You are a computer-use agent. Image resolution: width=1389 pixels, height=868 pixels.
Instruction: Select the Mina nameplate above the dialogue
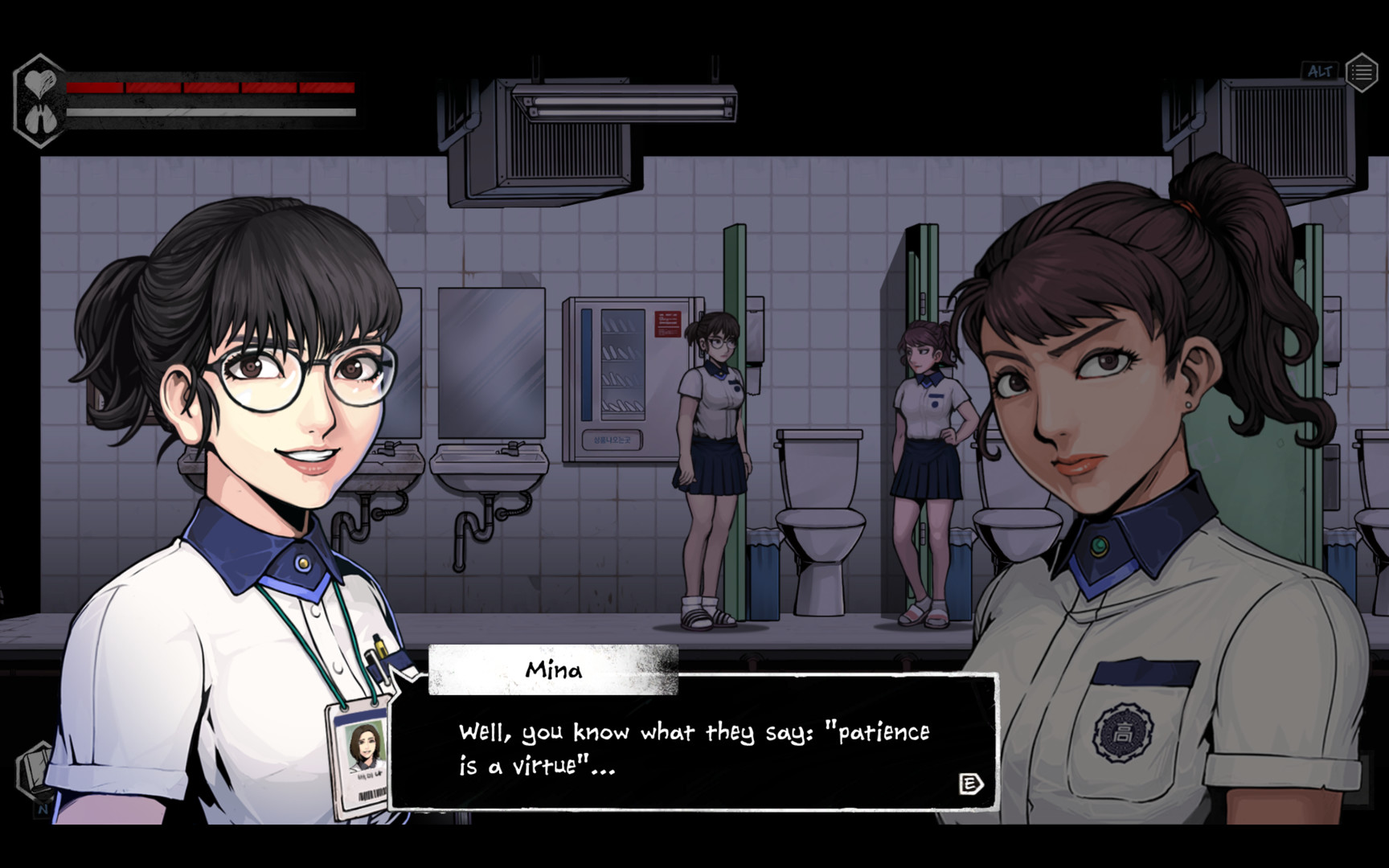click(x=555, y=671)
